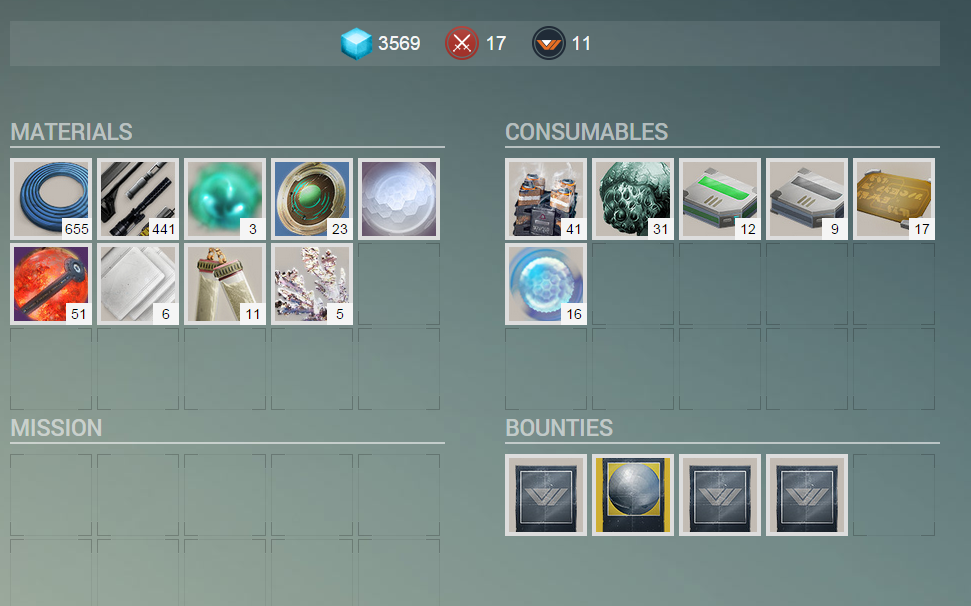Use the plain grey ammo box consumable
Screen dimensions: 971x606
click(807, 198)
